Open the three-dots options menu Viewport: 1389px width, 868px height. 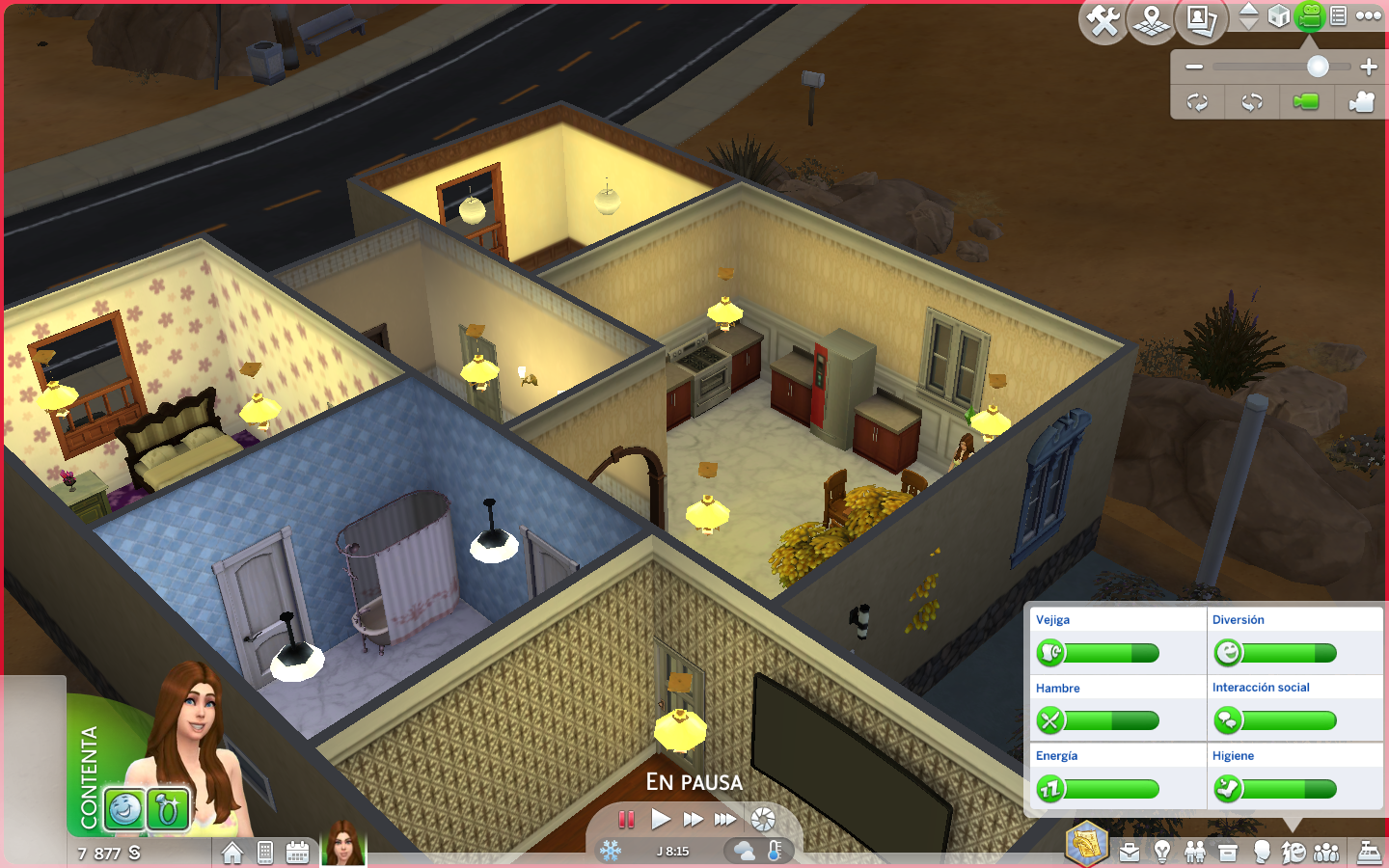coord(1369,15)
